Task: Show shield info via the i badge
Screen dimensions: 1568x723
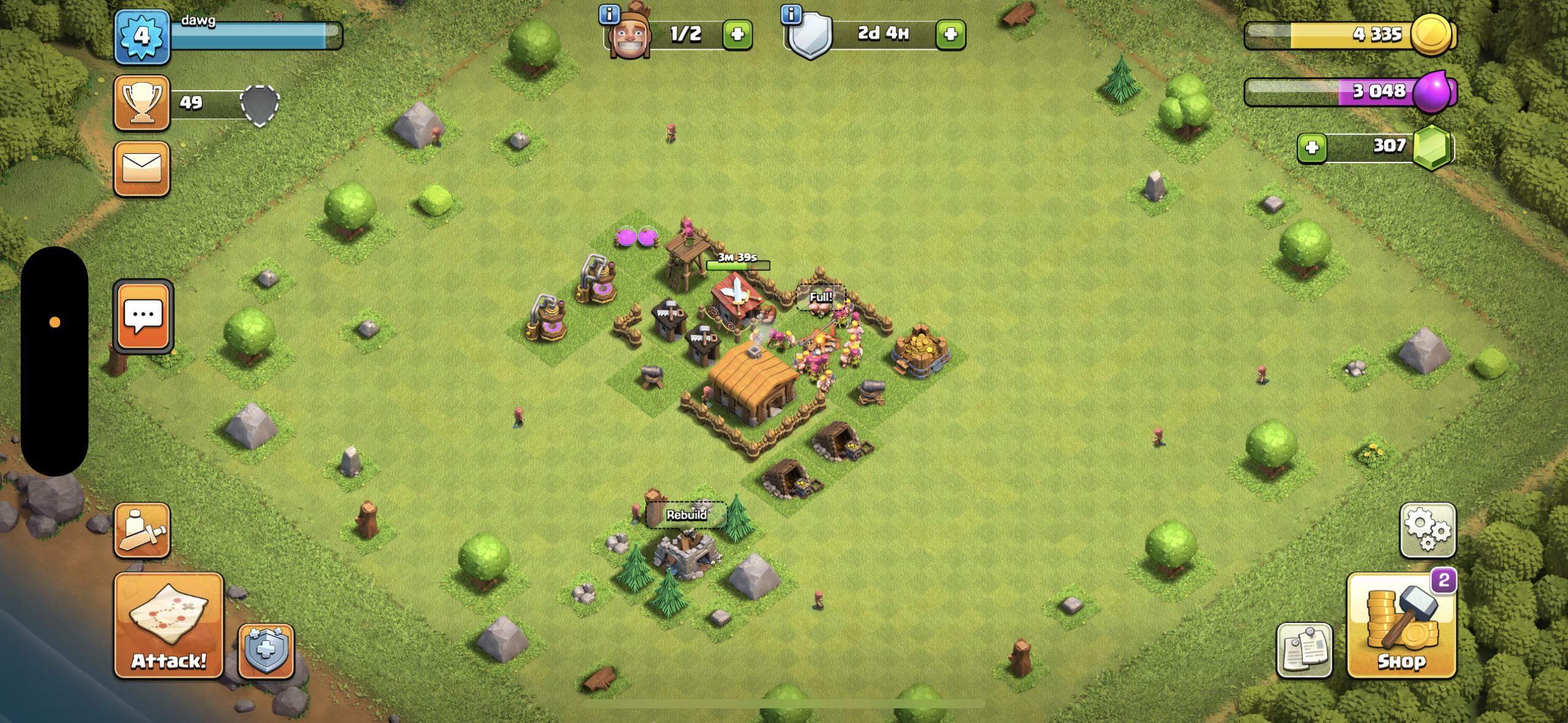Action: point(792,14)
